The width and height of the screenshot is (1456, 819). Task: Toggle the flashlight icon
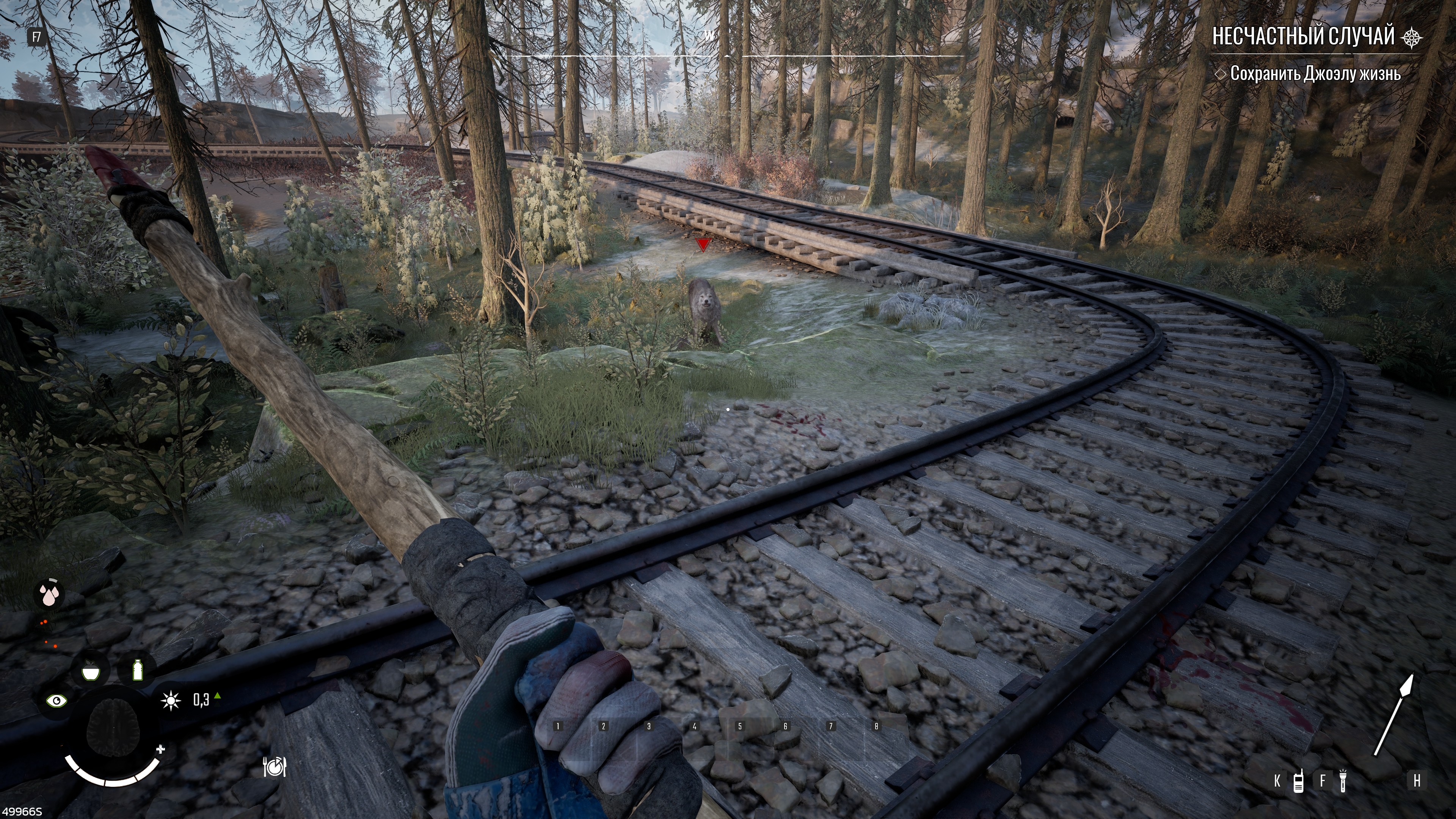[x=1343, y=781]
